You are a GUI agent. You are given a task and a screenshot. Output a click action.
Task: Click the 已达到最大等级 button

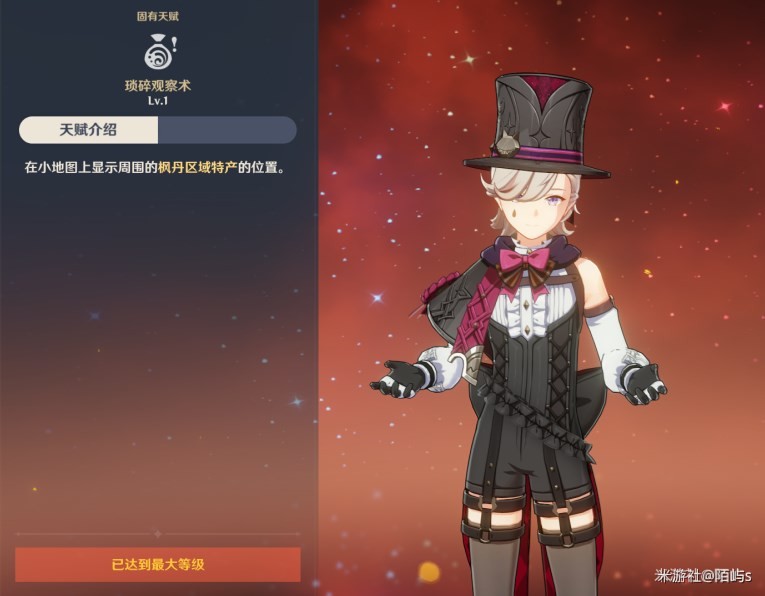pyautogui.click(x=158, y=565)
